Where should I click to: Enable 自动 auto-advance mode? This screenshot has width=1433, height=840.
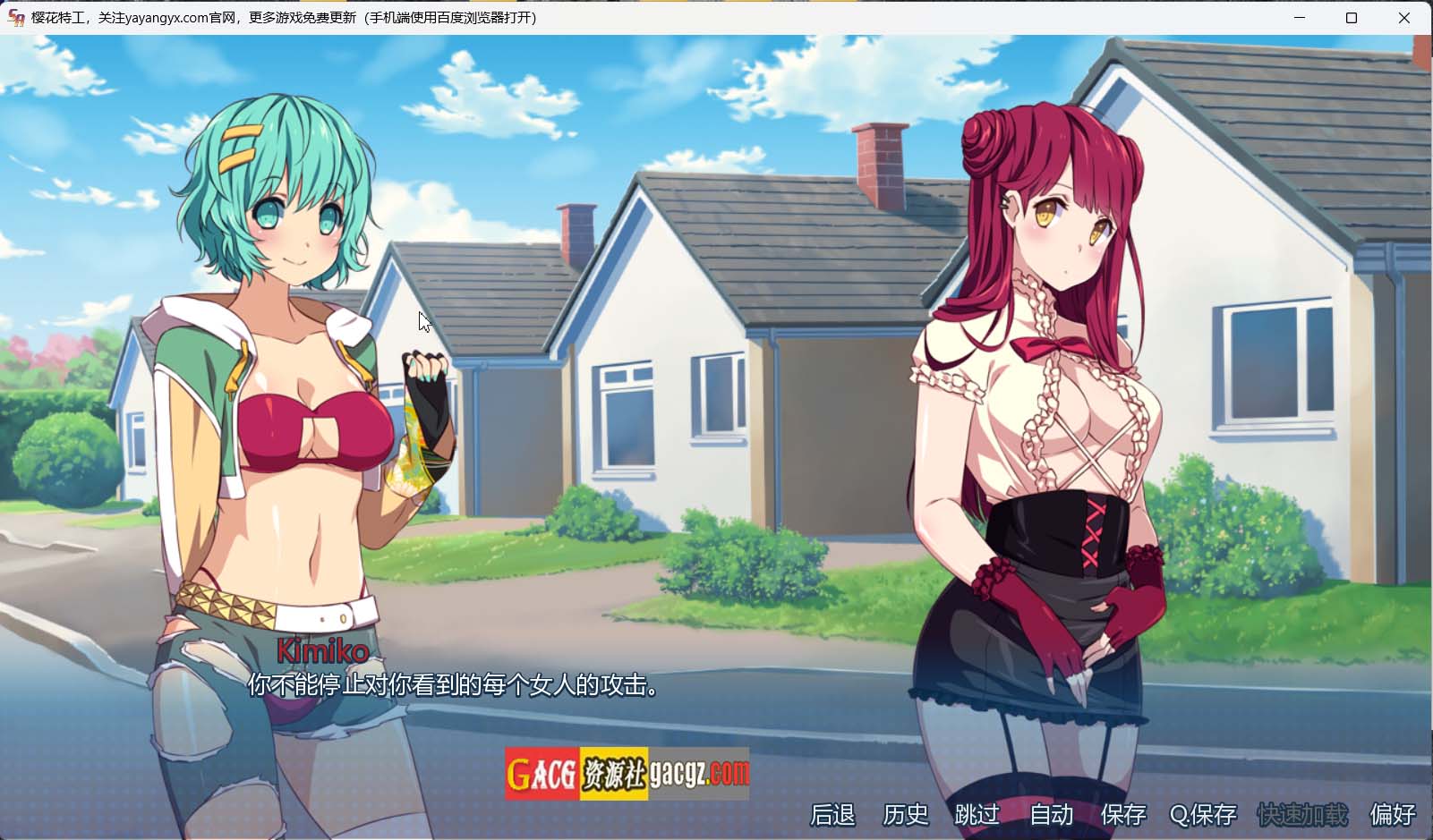(x=1051, y=815)
